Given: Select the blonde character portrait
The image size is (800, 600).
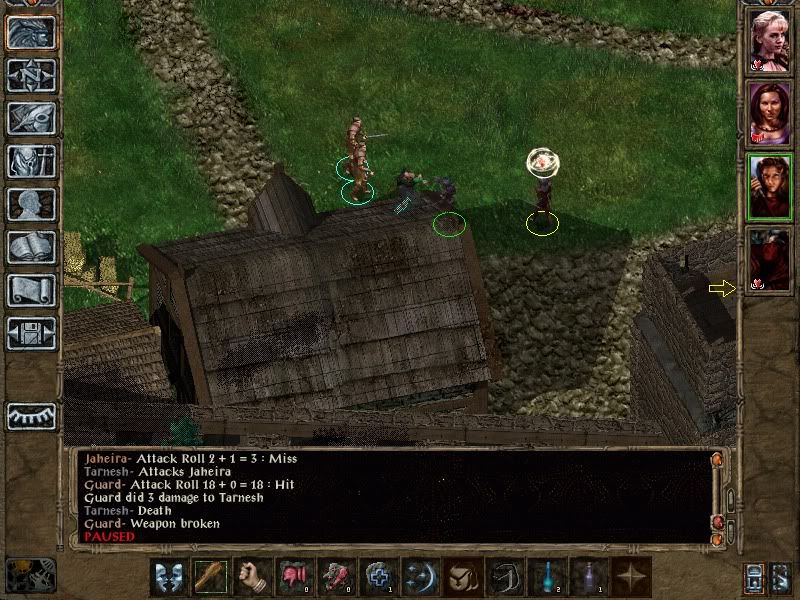Looking at the screenshot, I should point(770,40).
